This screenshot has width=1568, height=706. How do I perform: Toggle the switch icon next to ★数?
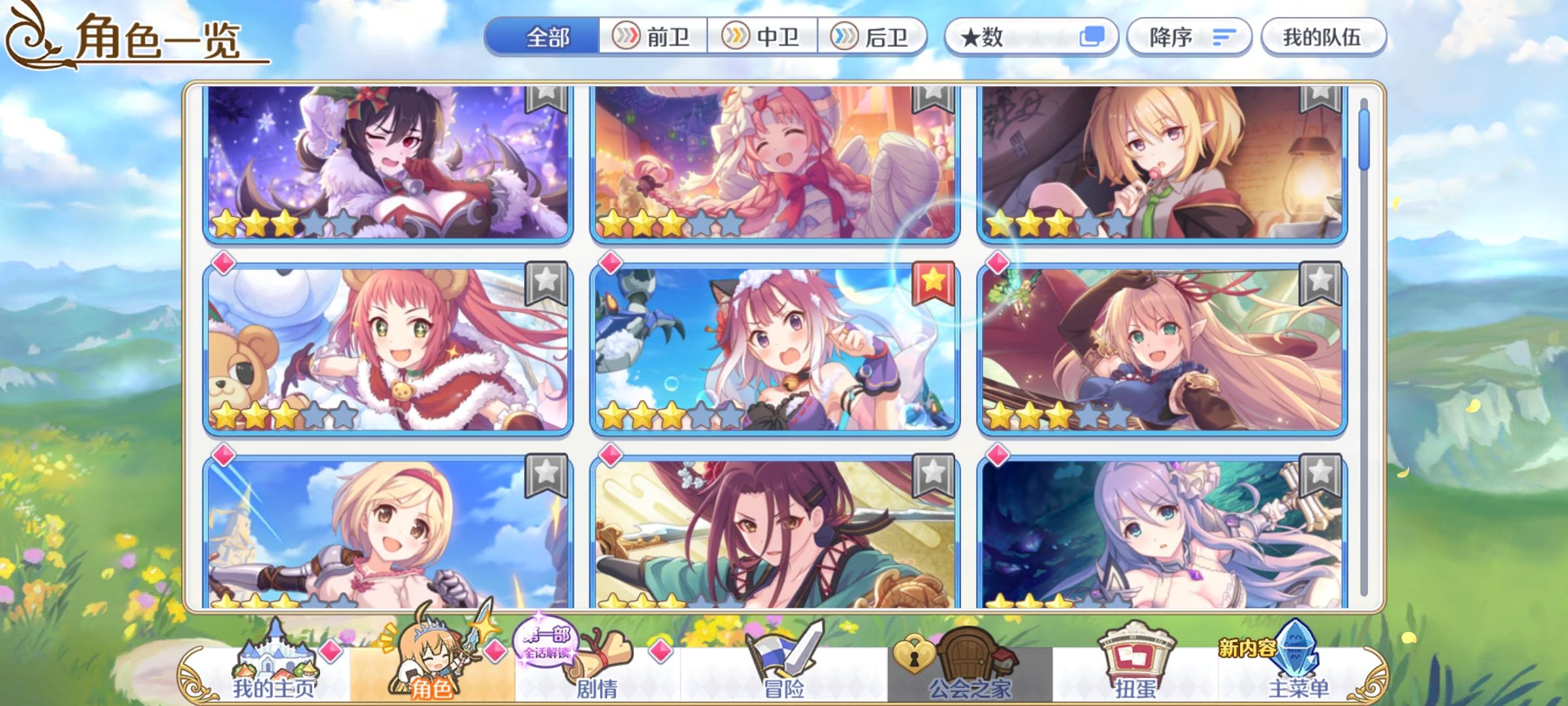coord(1093,37)
